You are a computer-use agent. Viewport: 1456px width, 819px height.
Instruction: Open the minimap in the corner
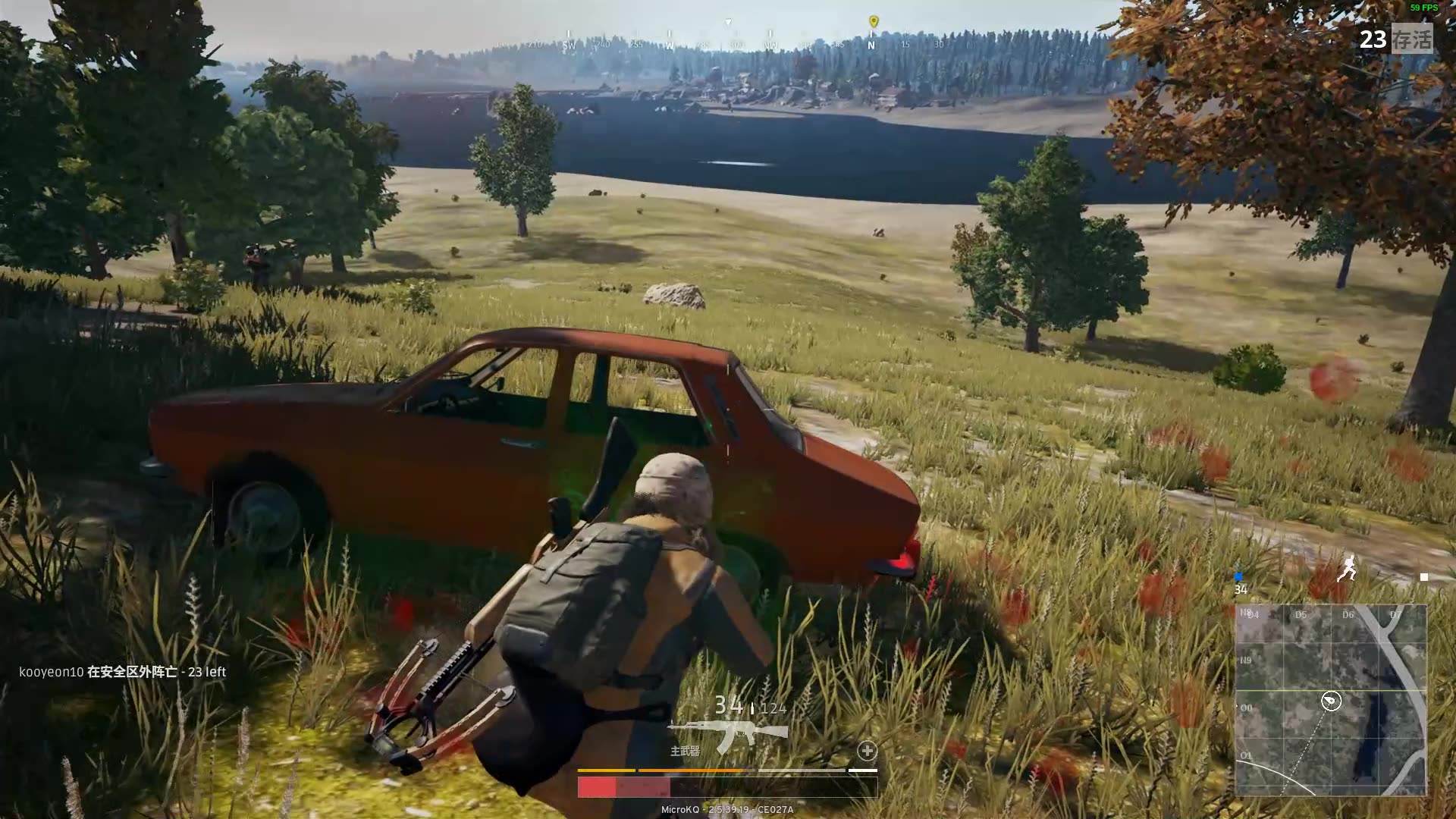[1331, 699]
